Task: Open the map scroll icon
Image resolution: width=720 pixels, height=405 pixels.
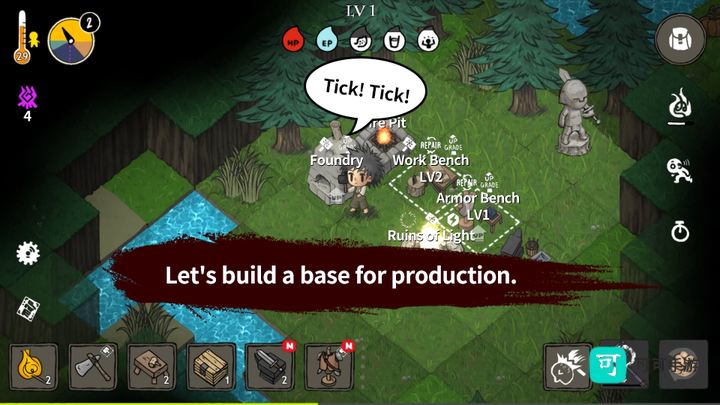Action: 28,308
